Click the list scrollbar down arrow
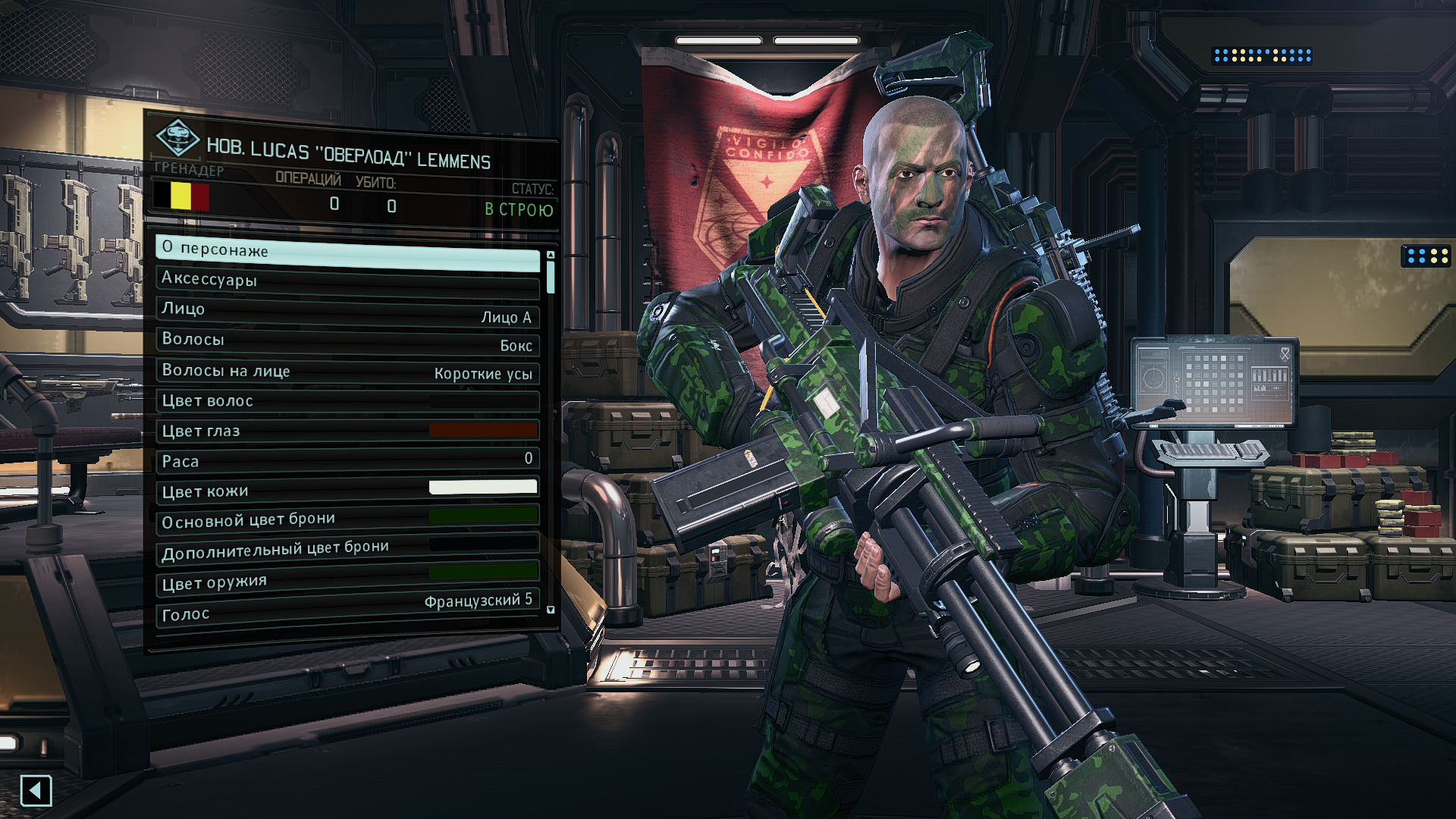 tap(551, 610)
